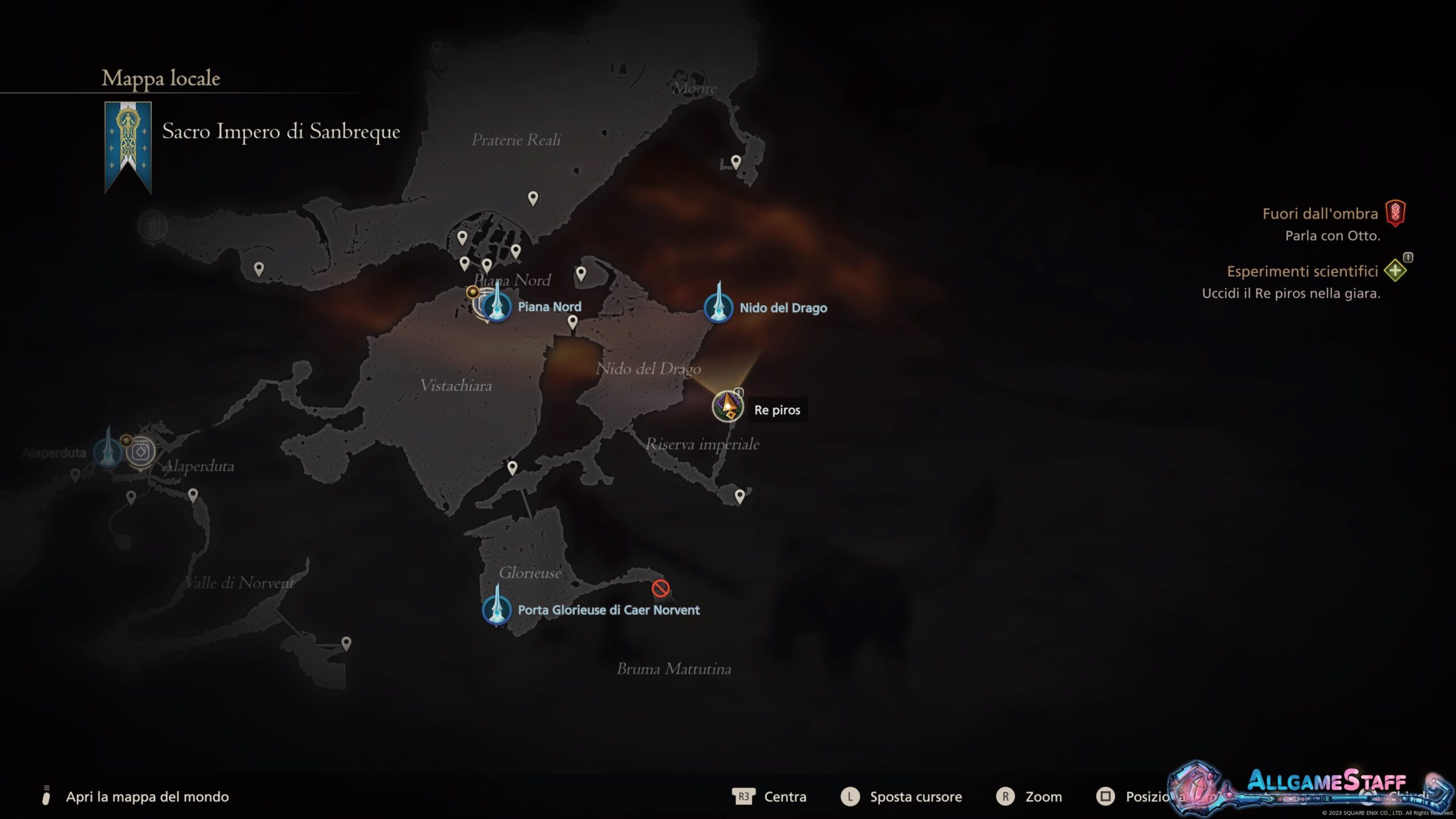Screen dimensions: 1456x819
Task: Select the Nido del Drago obelisk marker
Action: click(718, 308)
